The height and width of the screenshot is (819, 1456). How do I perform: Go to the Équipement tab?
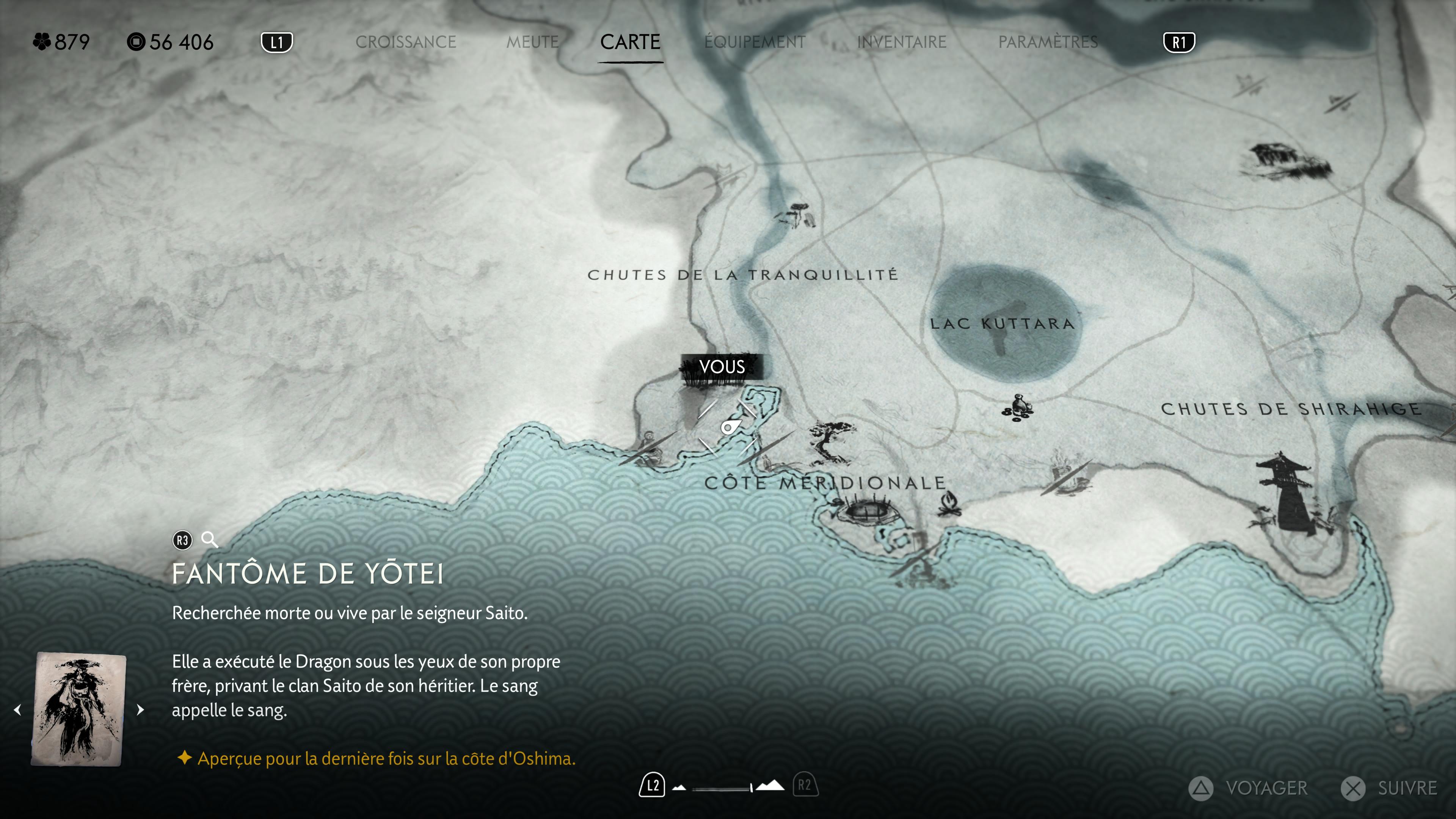click(x=755, y=42)
